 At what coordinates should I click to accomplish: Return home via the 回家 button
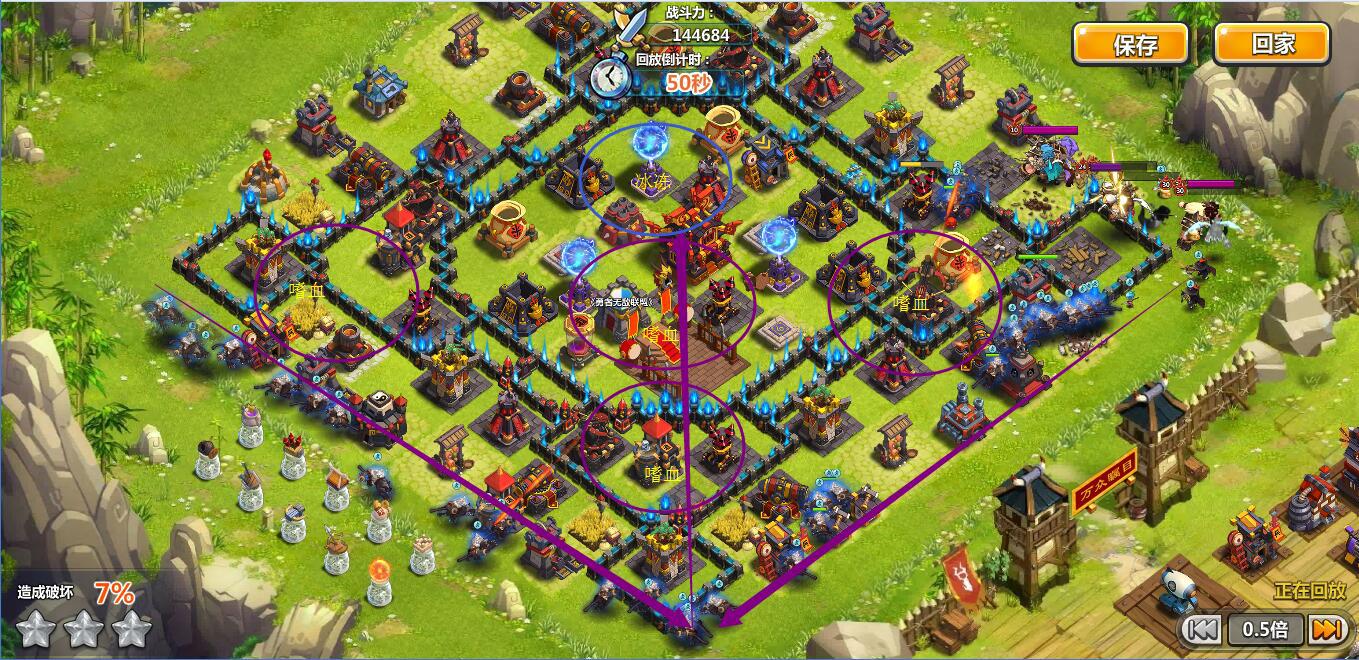pyautogui.click(x=1272, y=45)
